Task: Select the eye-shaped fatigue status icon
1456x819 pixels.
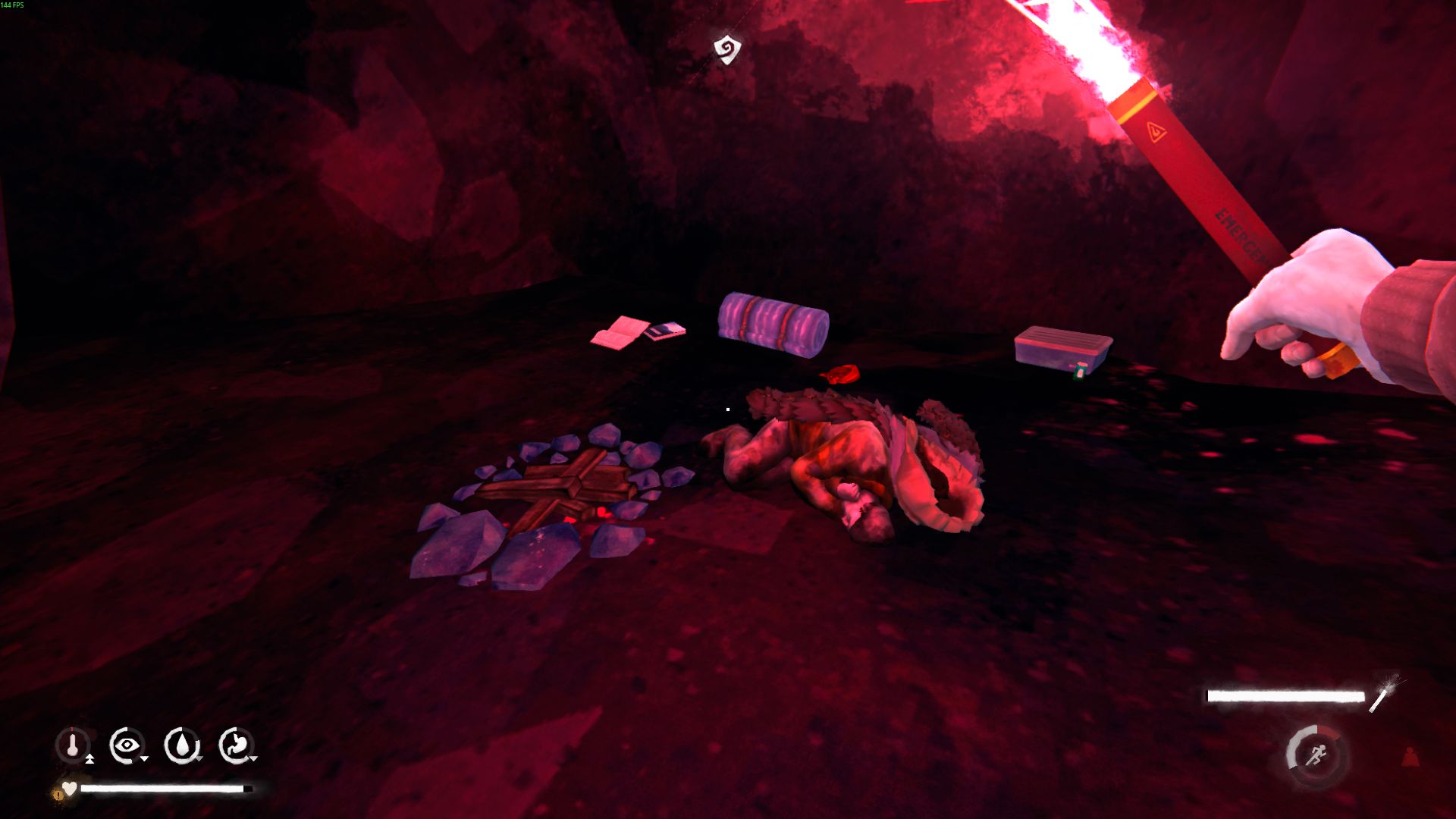Action: pyautogui.click(x=126, y=745)
